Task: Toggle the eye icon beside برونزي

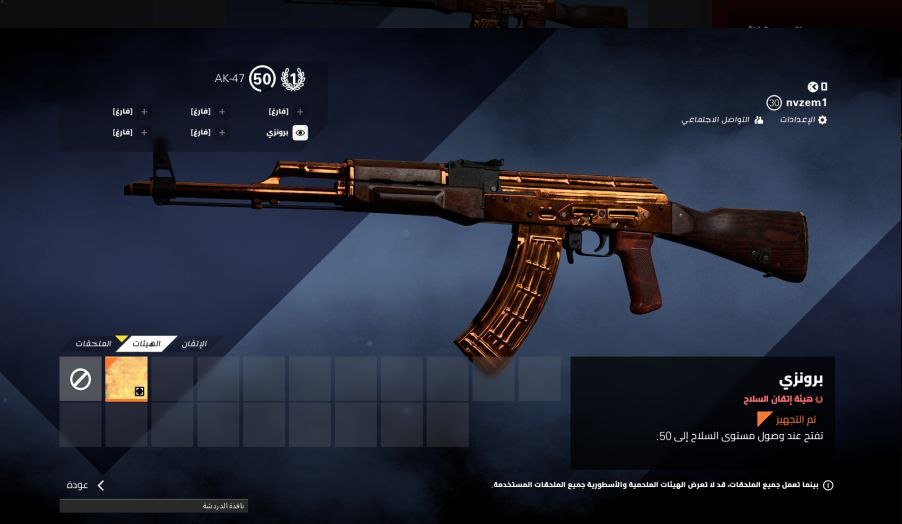Action: (300, 132)
